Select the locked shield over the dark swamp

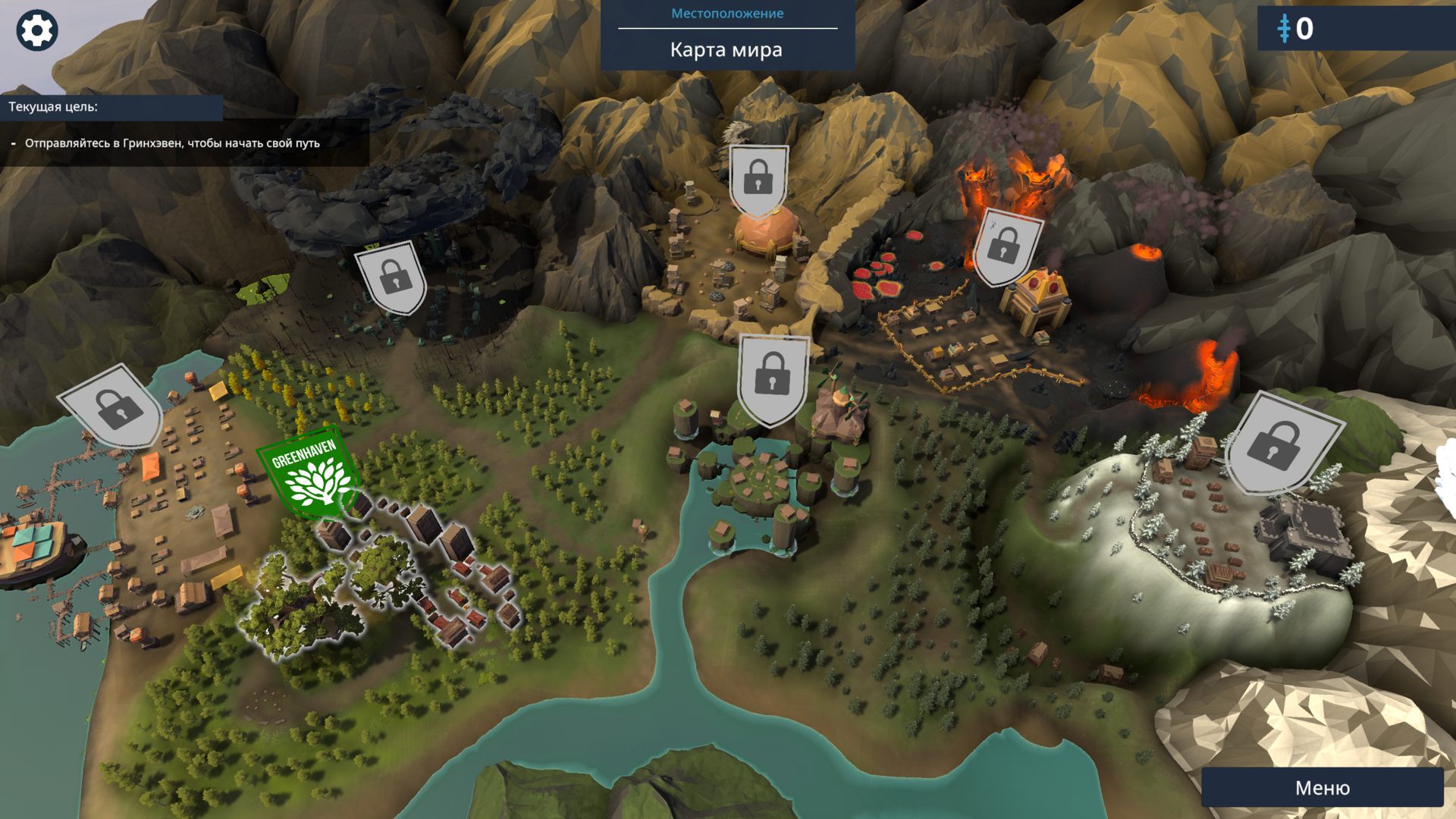(393, 278)
